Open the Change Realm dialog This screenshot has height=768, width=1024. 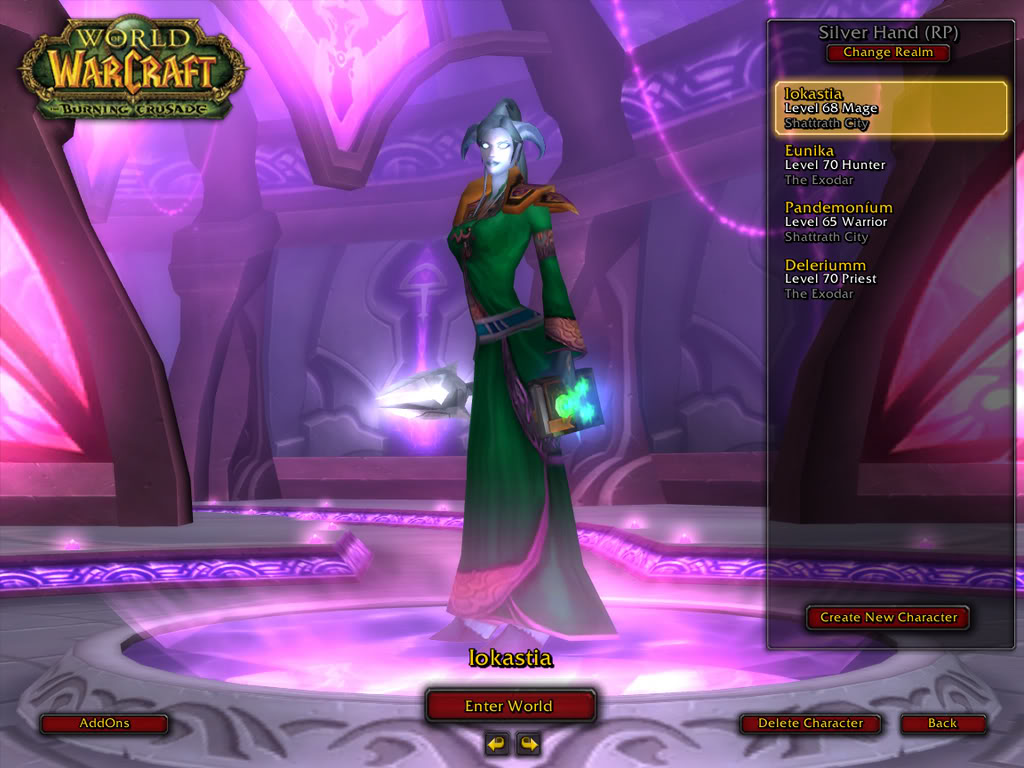pos(888,52)
